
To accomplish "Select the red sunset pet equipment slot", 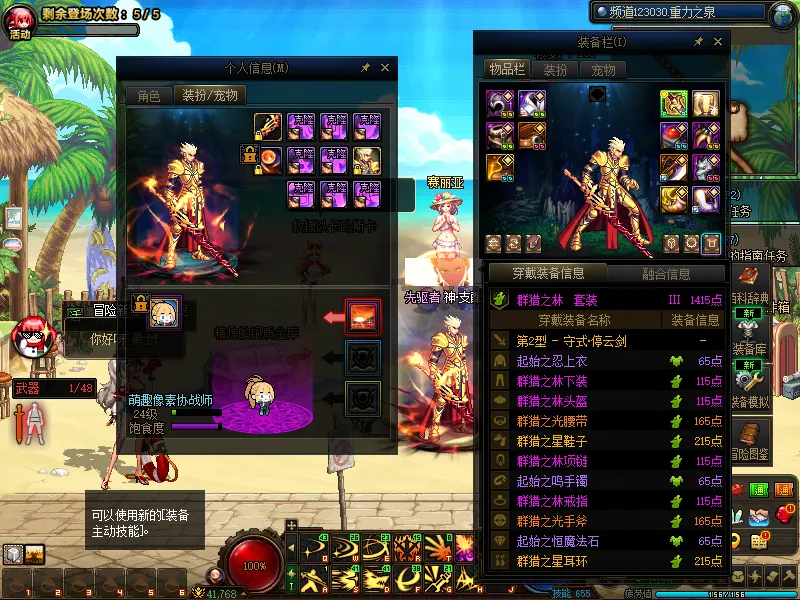I will point(361,315).
